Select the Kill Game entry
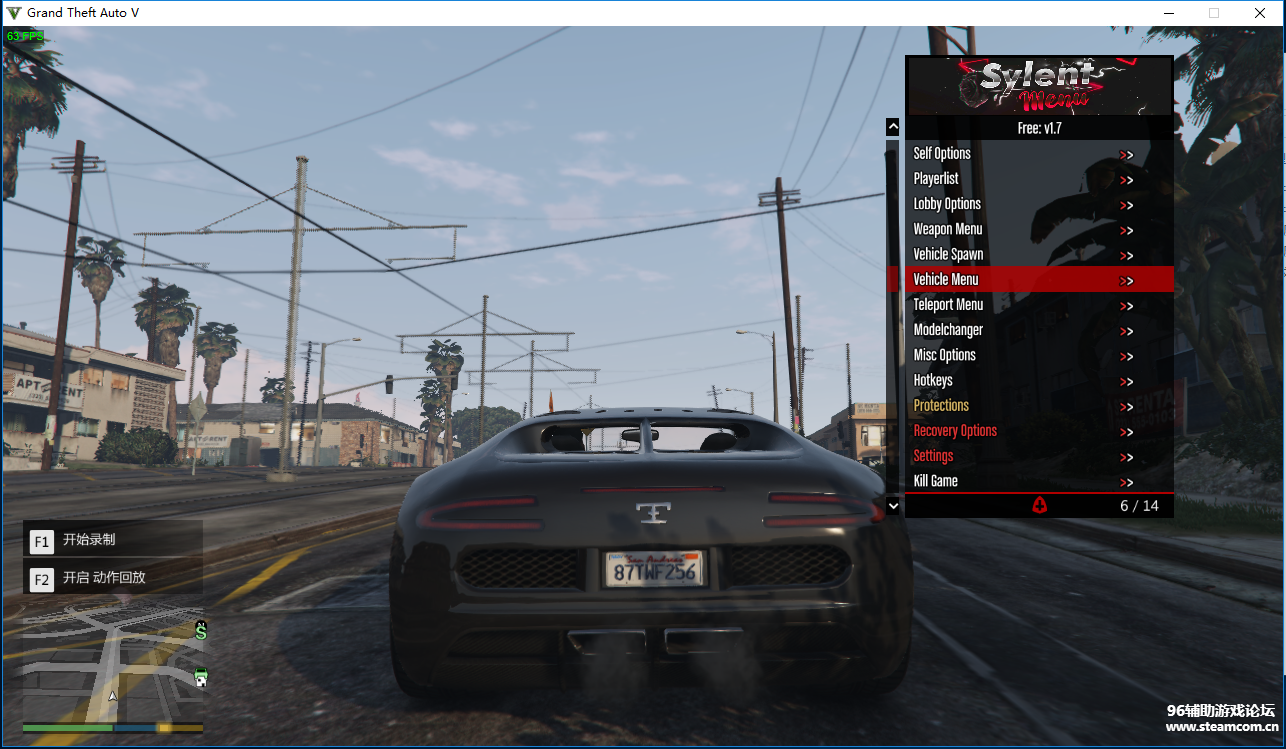Image resolution: width=1286 pixels, height=749 pixels. (935, 481)
